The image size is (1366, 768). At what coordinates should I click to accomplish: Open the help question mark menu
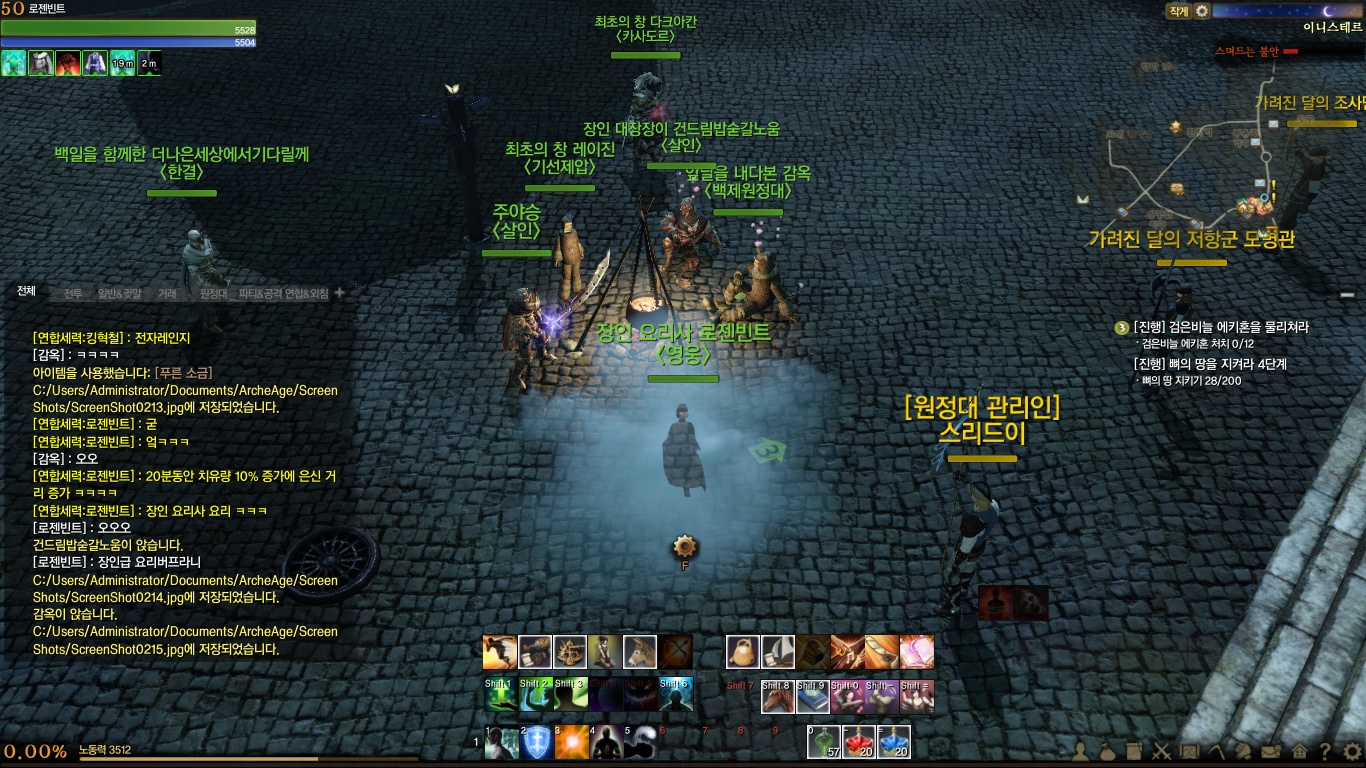[1325, 750]
